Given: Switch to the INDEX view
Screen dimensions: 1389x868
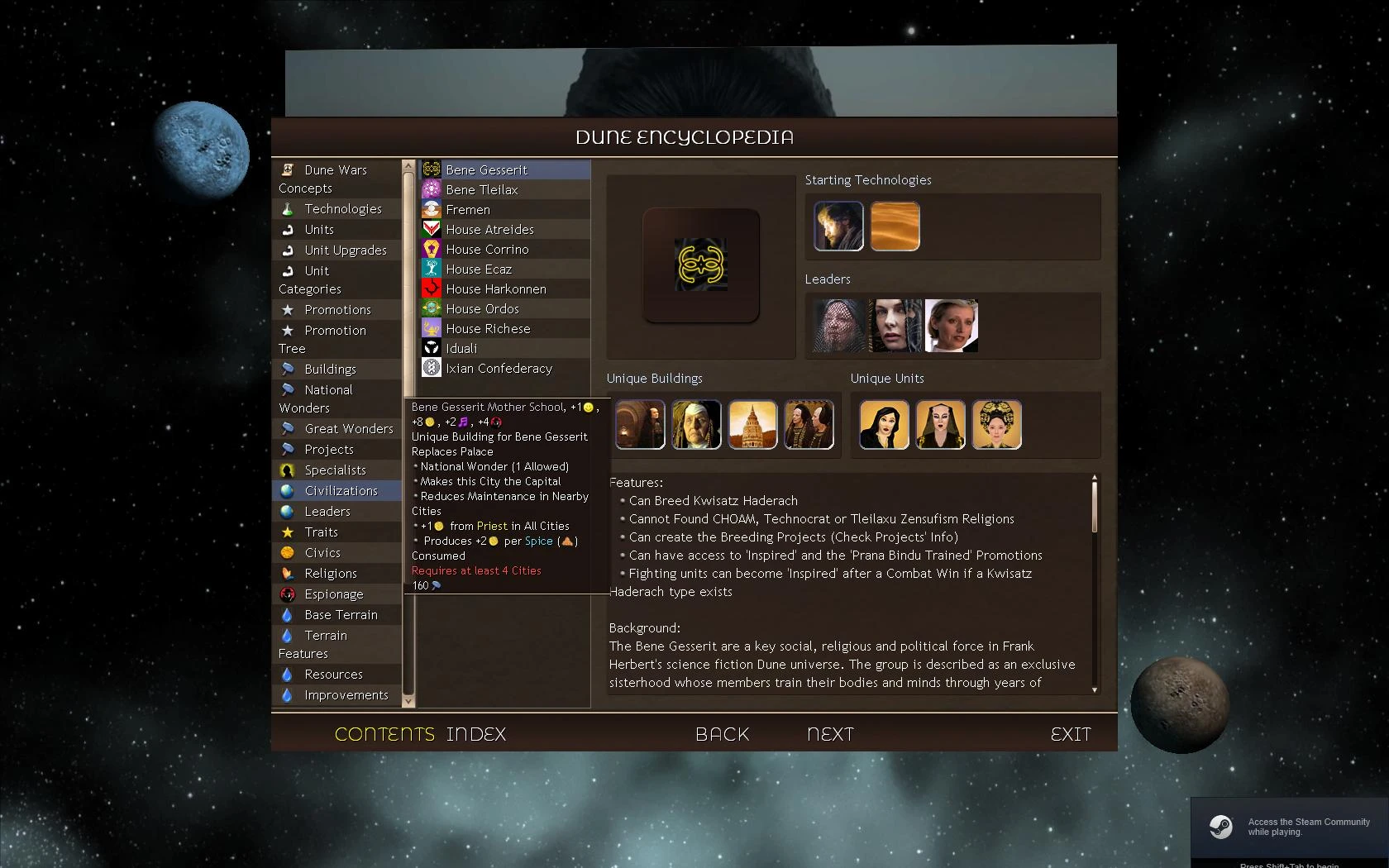Looking at the screenshot, I should click(x=475, y=733).
